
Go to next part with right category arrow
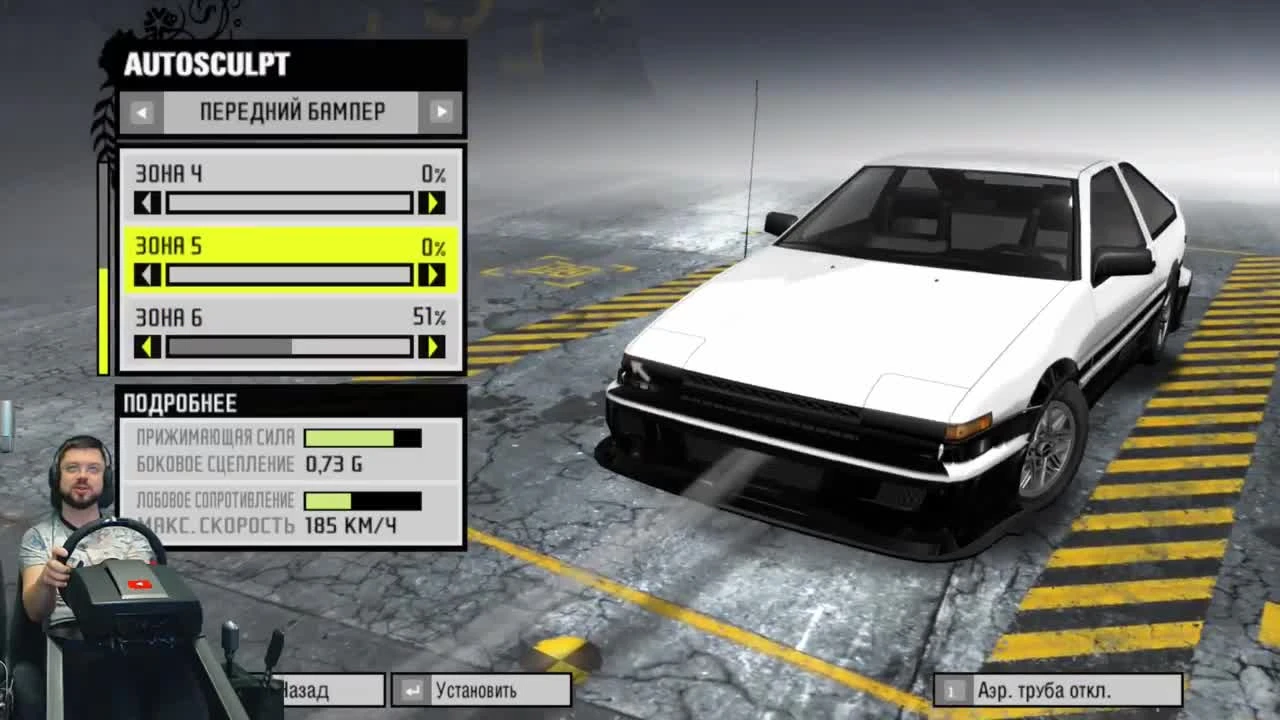coord(440,112)
